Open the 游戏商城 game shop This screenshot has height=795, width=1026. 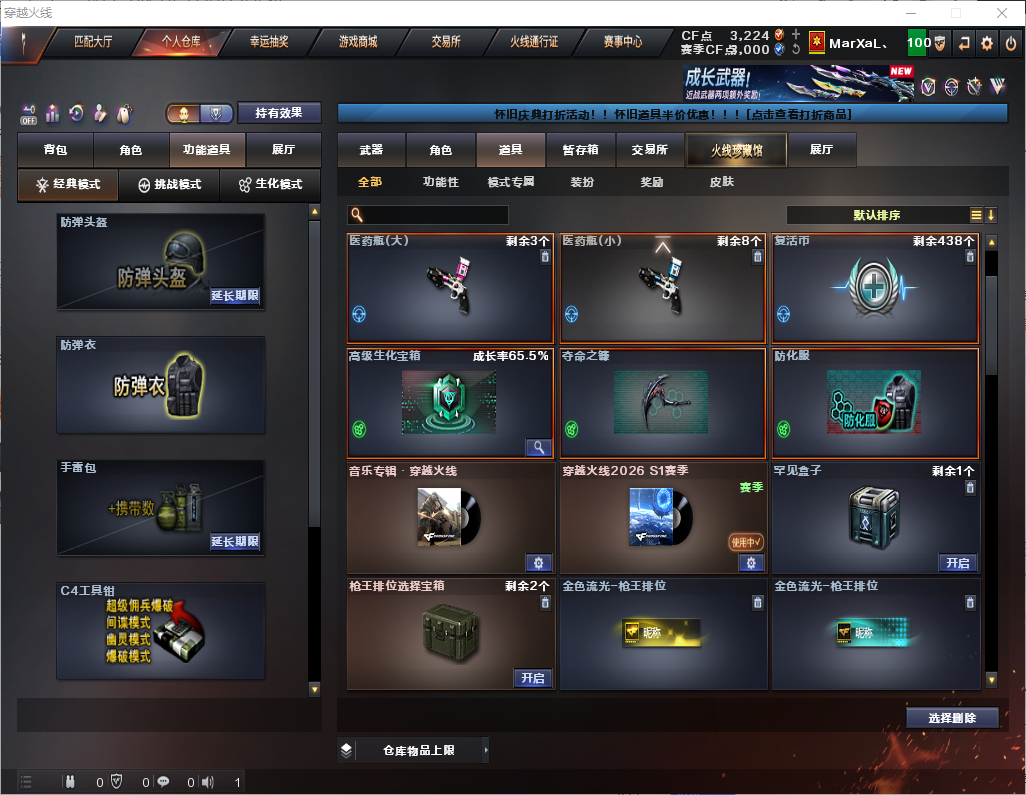(357, 42)
